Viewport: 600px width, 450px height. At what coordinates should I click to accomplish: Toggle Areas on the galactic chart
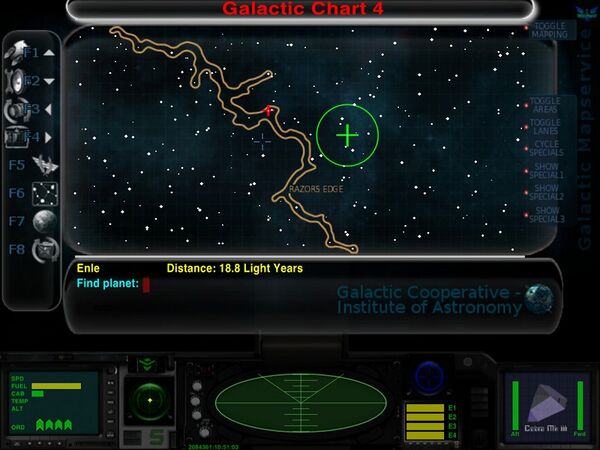point(545,105)
